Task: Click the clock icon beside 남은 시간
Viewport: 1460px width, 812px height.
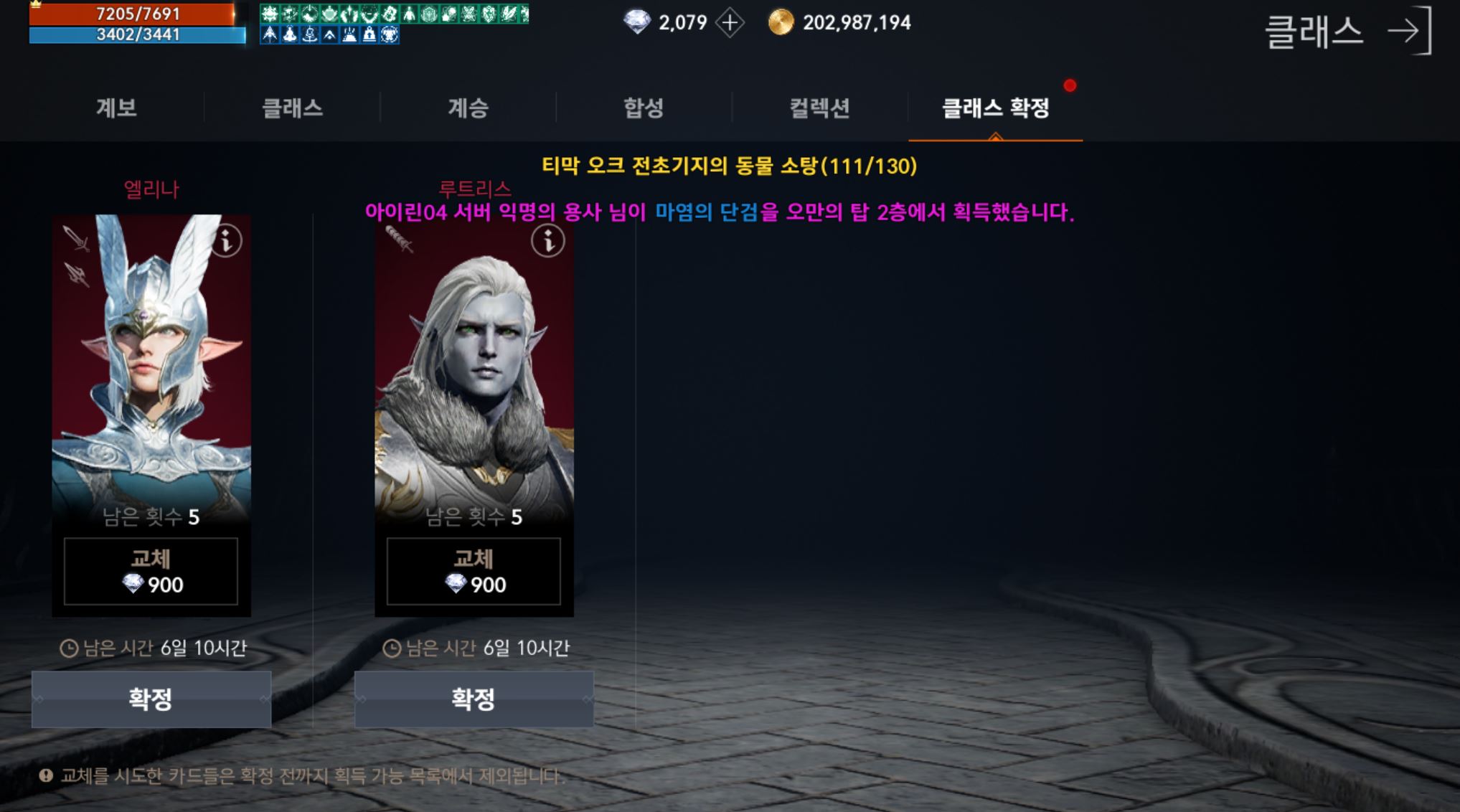Action: tap(70, 648)
